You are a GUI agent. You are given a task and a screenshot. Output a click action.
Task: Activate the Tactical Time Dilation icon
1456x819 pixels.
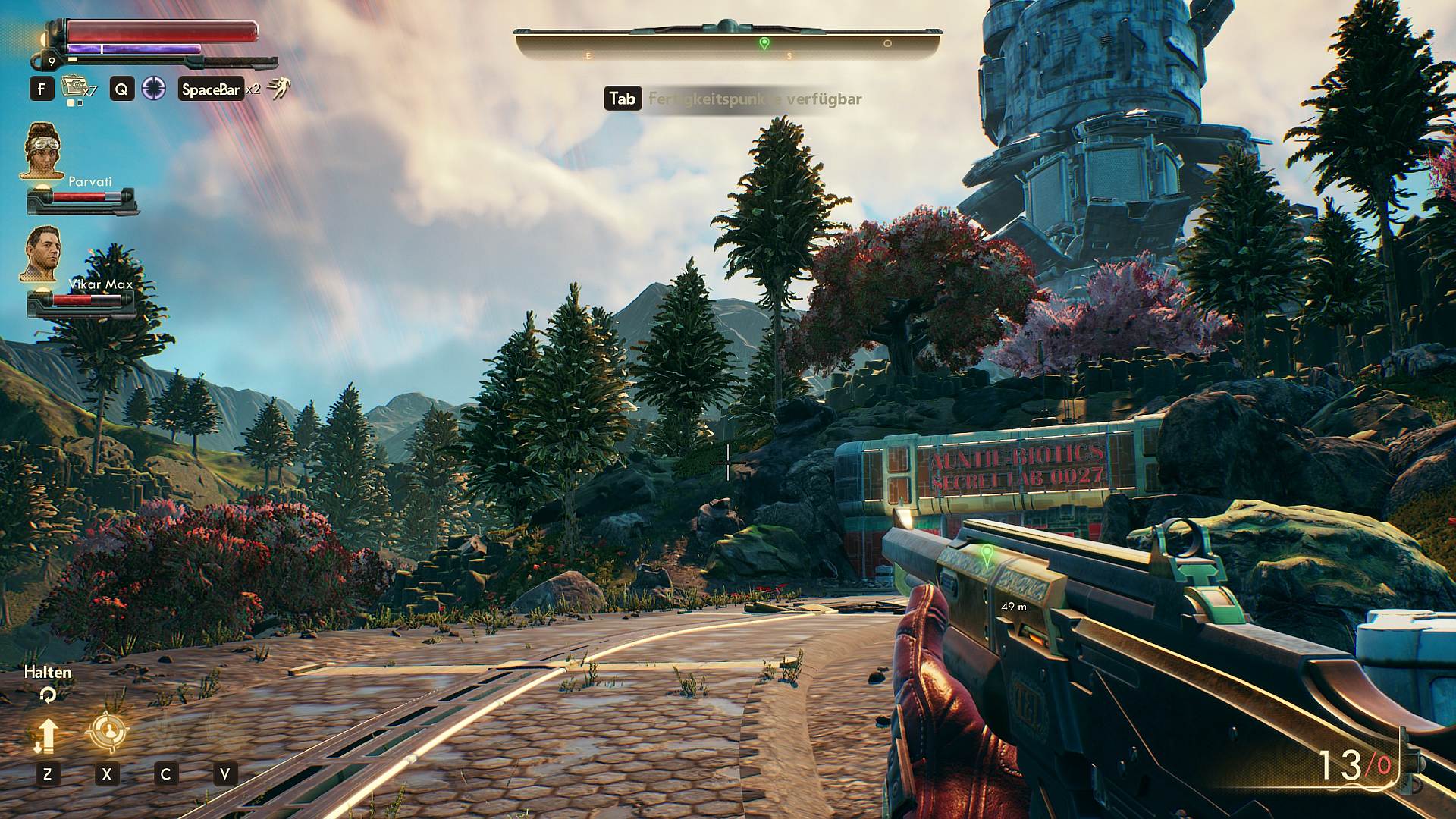[154, 89]
